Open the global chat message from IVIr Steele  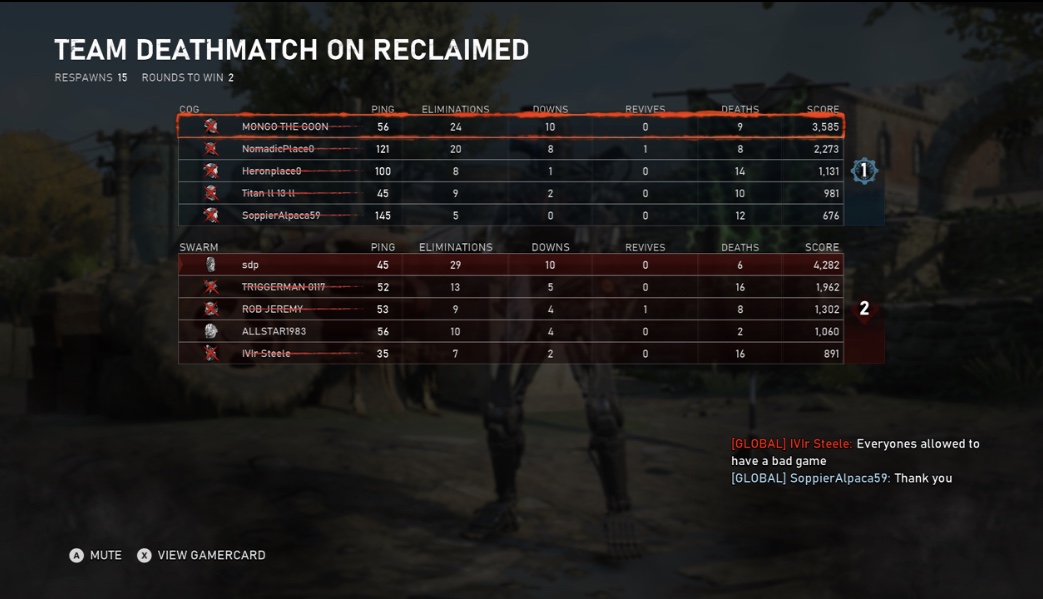pyautogui.click(x=855, y=452)
